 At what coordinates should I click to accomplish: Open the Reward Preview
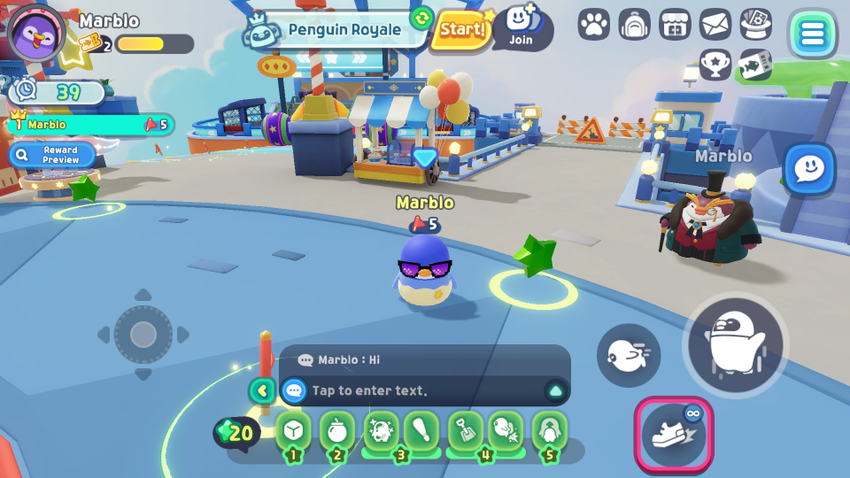pyautogui.click(x=53, y=155)
